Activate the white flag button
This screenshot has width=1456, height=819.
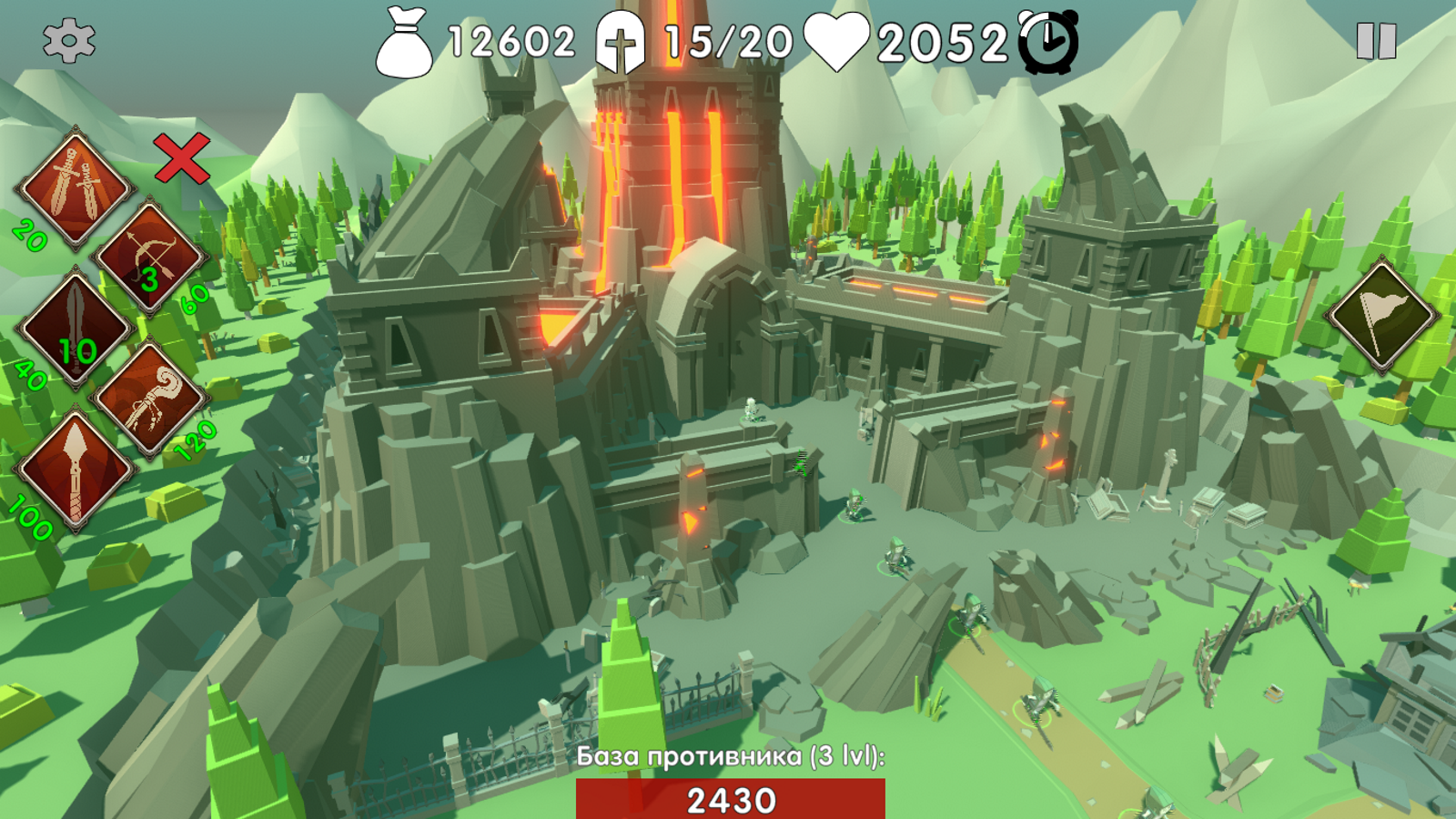click(x=1381, y=316)
